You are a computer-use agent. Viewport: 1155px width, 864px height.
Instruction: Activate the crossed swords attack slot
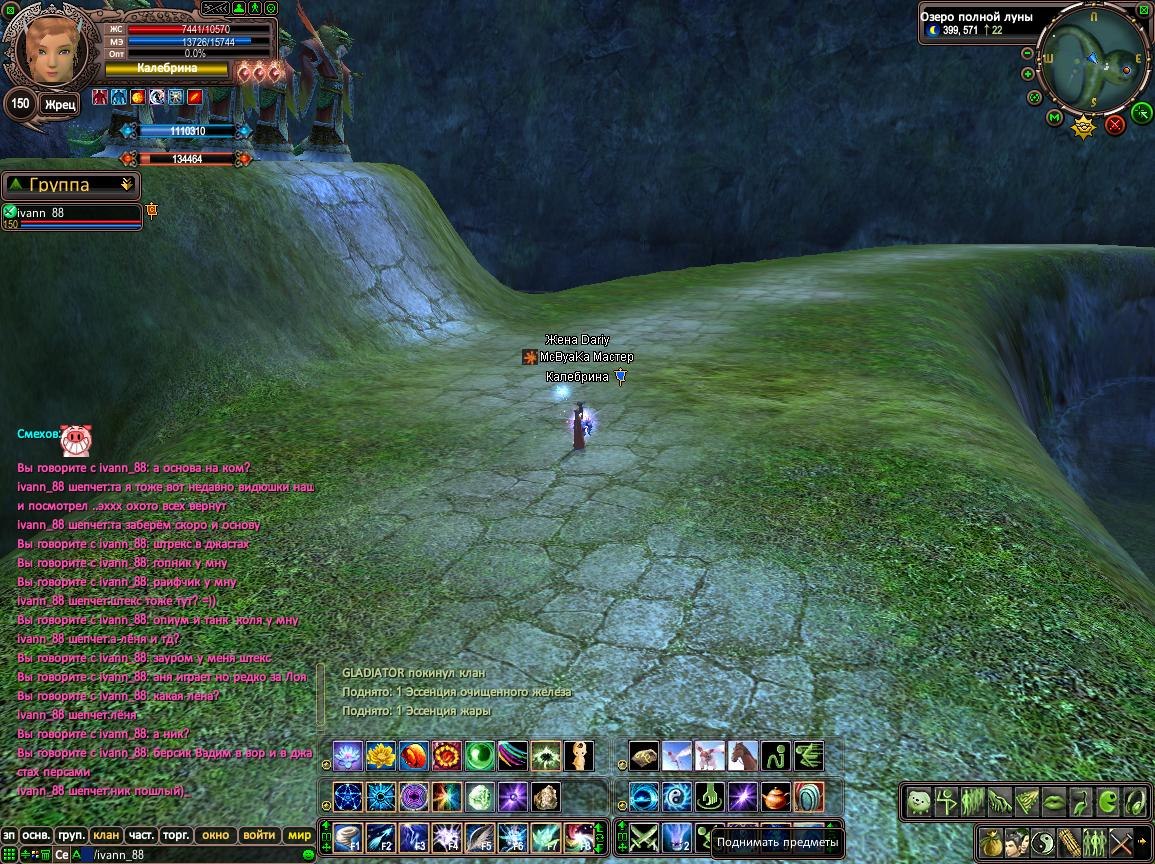point(643,836)
